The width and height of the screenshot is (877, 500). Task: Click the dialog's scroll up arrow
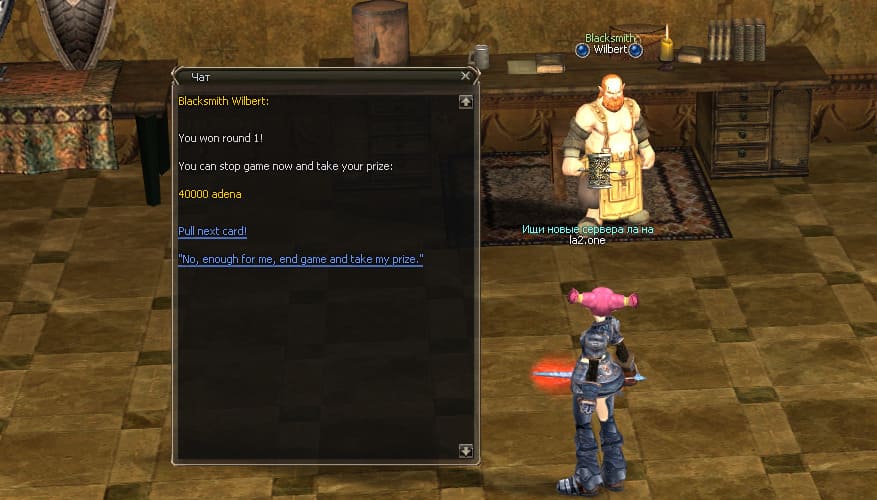coord(465,101)
